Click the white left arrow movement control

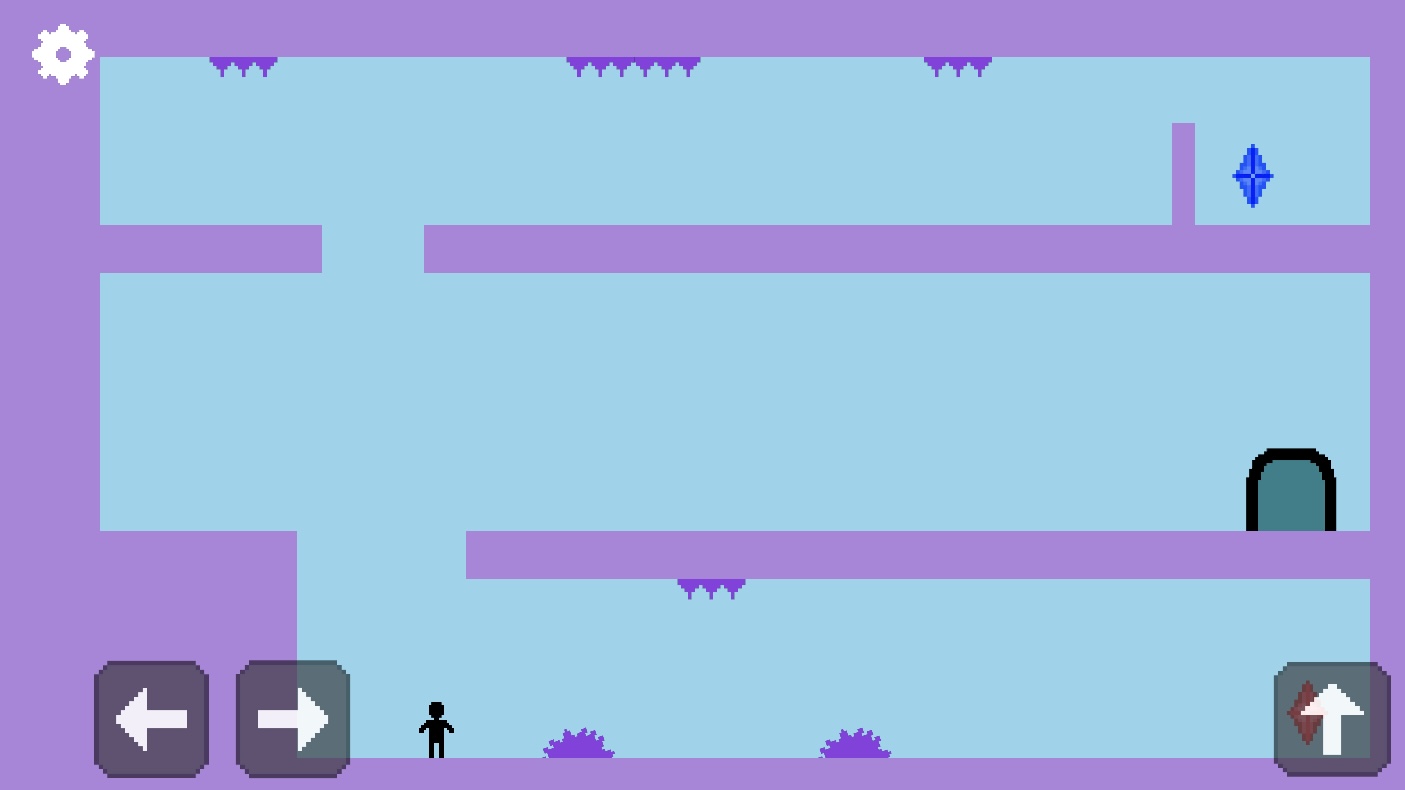(151, 718)
